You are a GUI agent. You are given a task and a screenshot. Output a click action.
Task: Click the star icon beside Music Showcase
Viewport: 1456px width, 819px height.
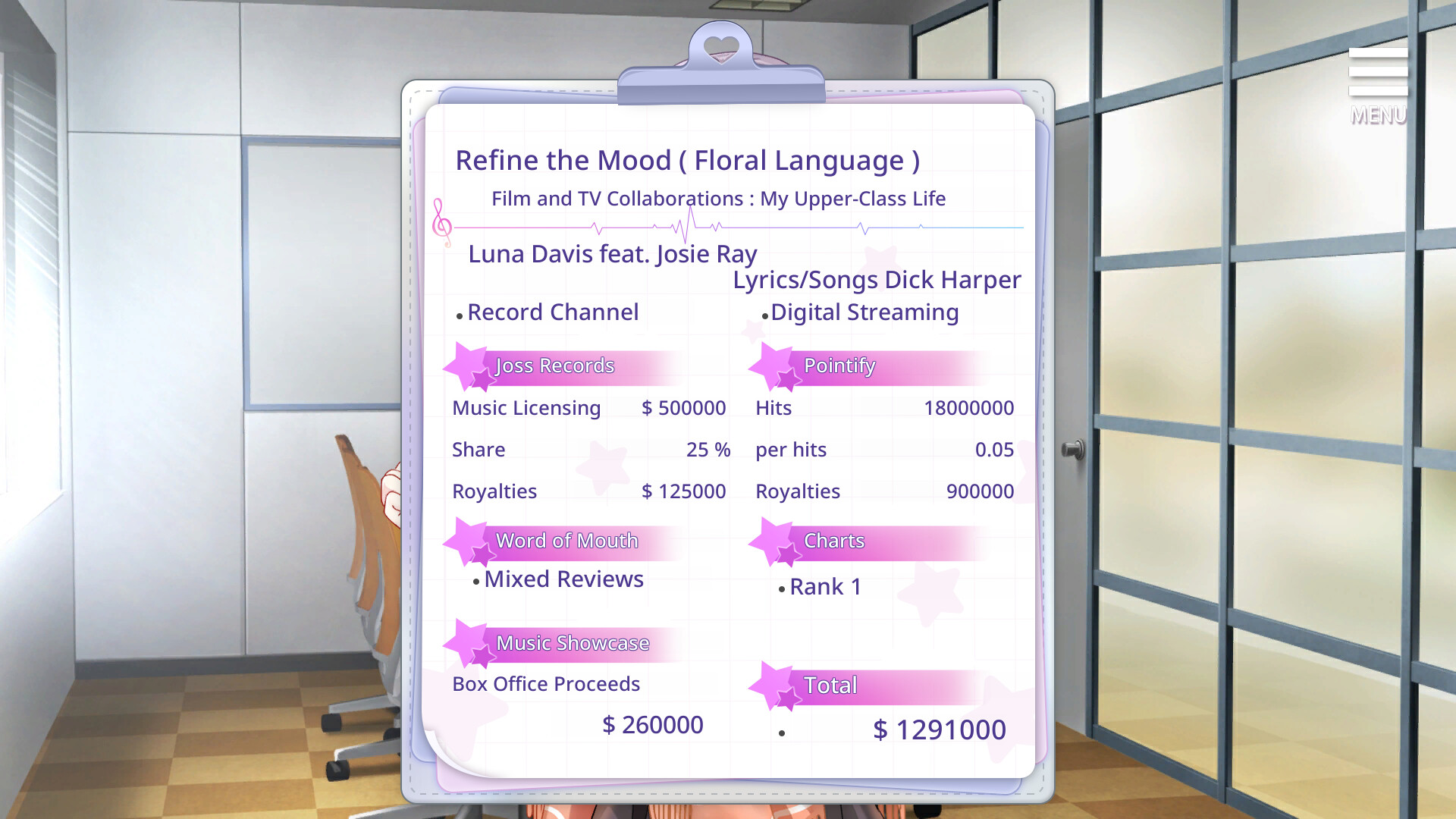[x=467, y=644]
